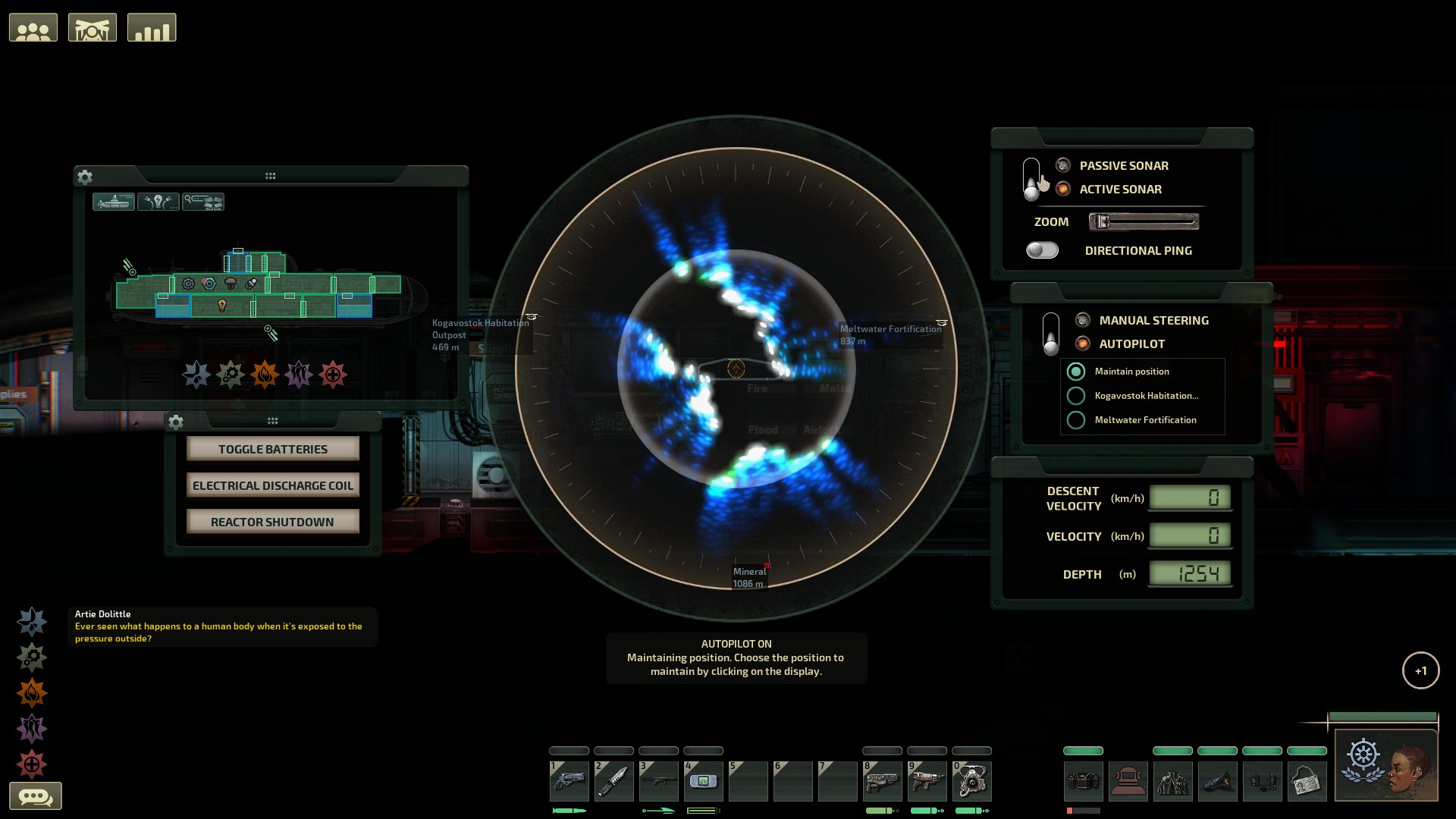Enable Directional Ping
This screenshot has height=819, width=1456.
click(x=1042, y=249)
